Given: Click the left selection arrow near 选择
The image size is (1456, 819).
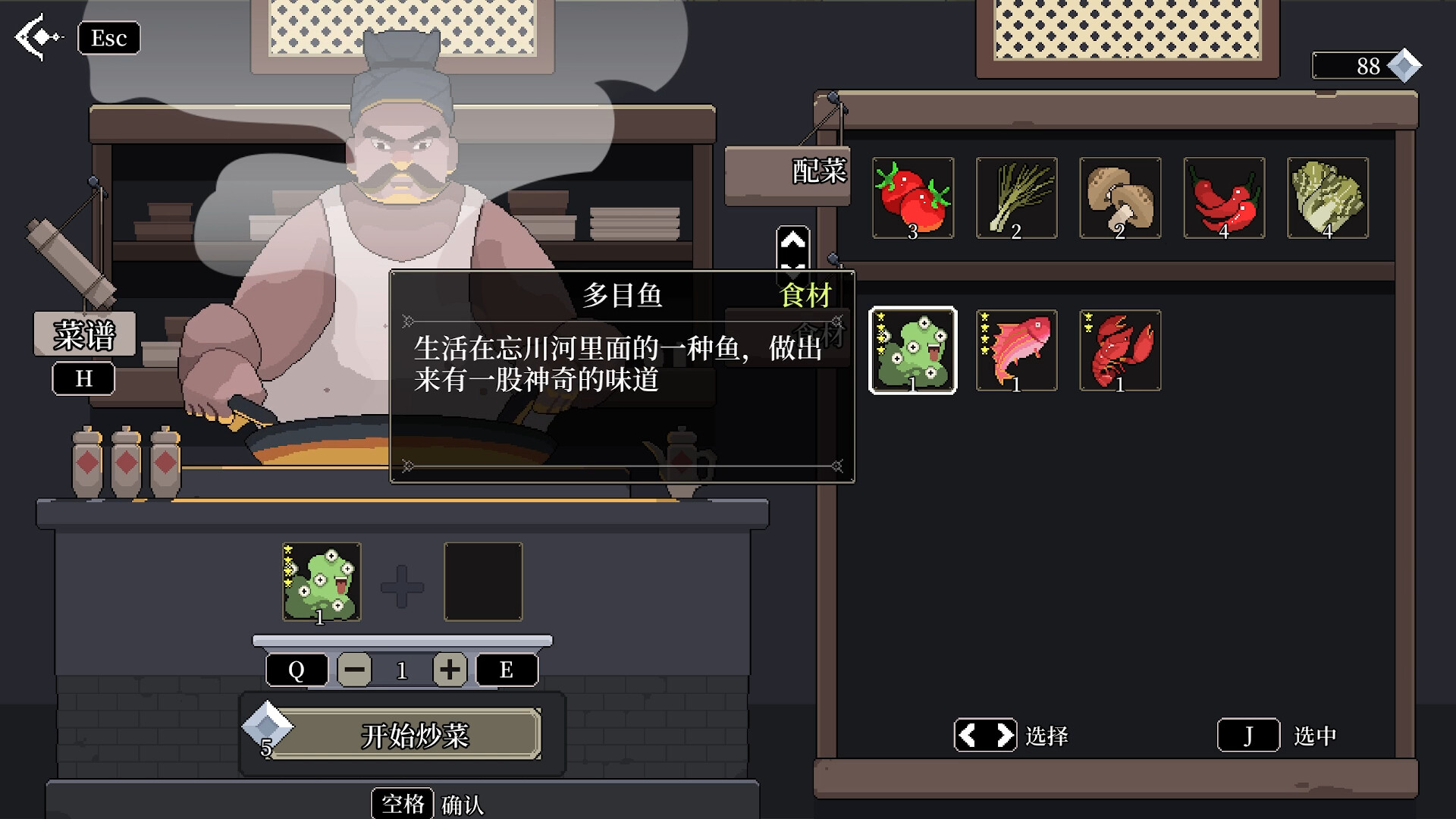Looking at the screenshot, I should 968,734.
